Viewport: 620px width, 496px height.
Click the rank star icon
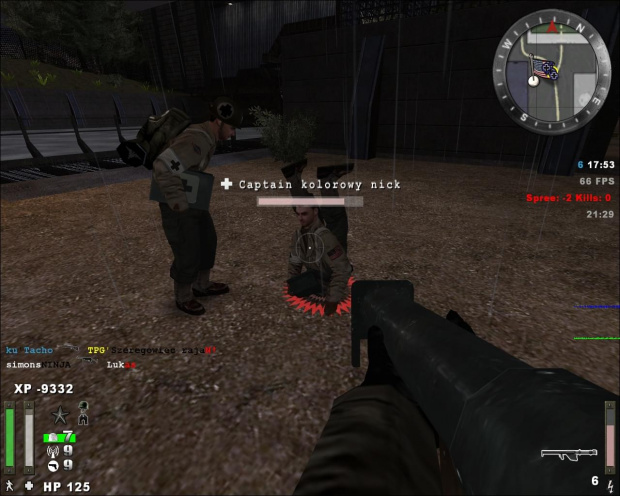click(x=60, y=415)
